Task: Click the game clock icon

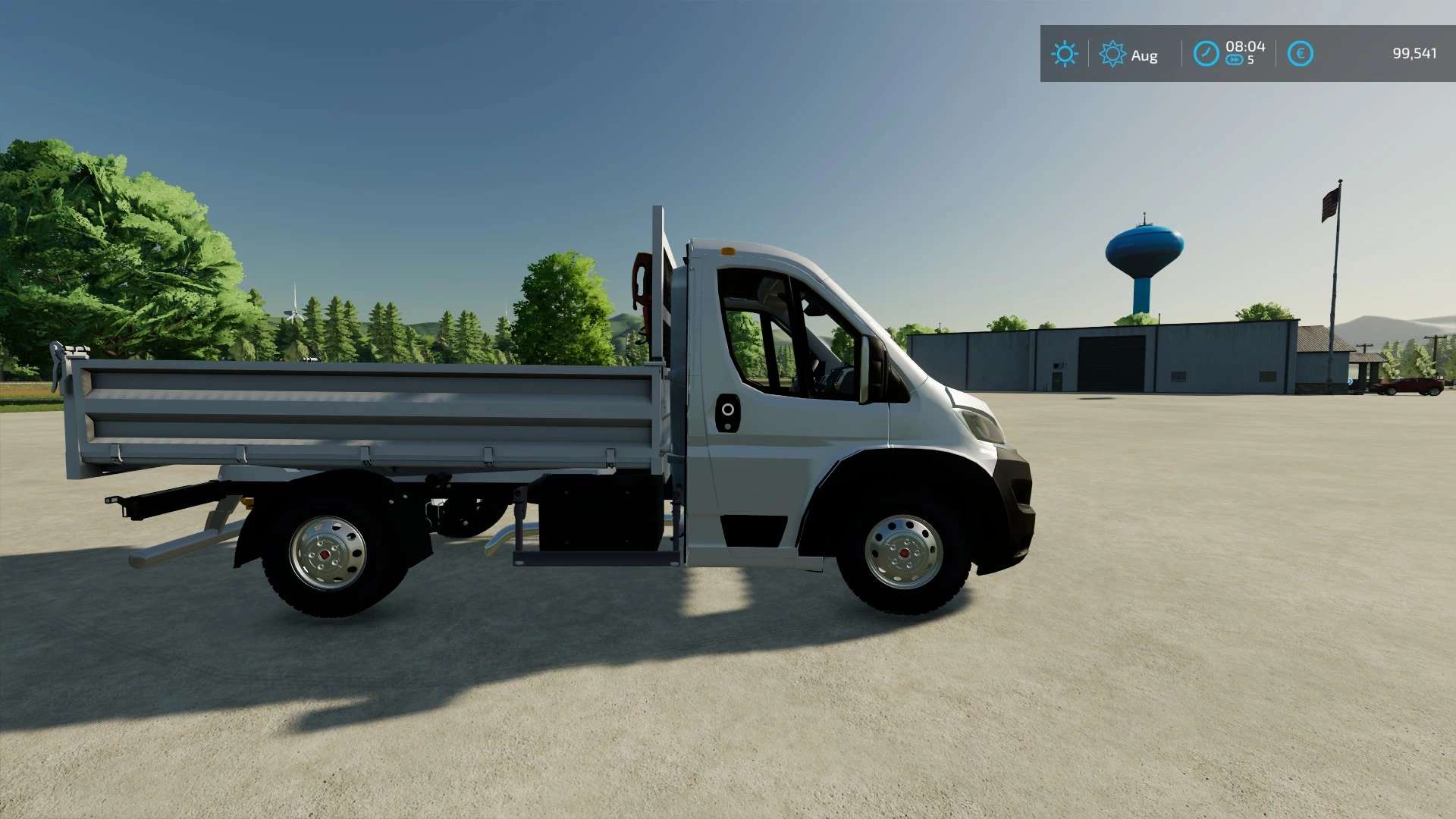Action: coord(1205,54)
